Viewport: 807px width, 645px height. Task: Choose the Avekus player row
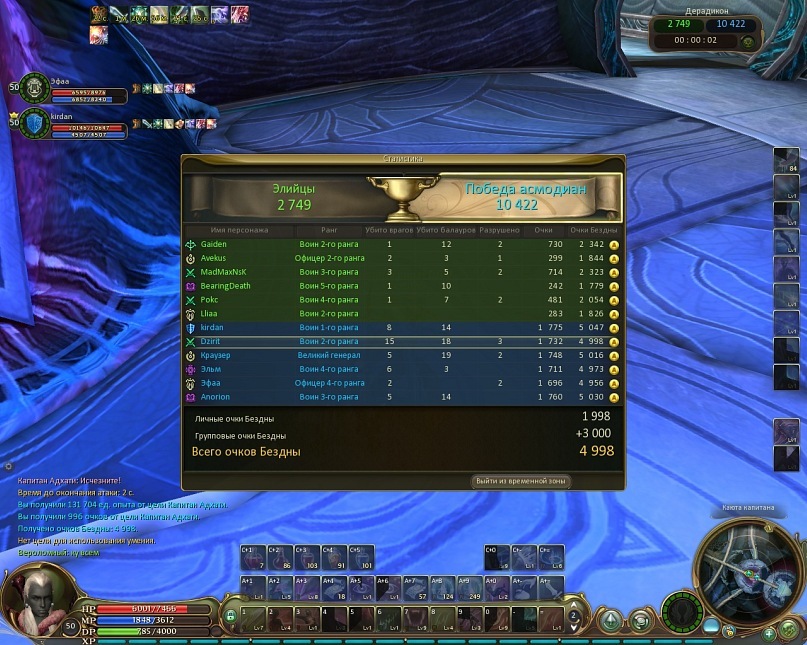(x=400, y=258)
